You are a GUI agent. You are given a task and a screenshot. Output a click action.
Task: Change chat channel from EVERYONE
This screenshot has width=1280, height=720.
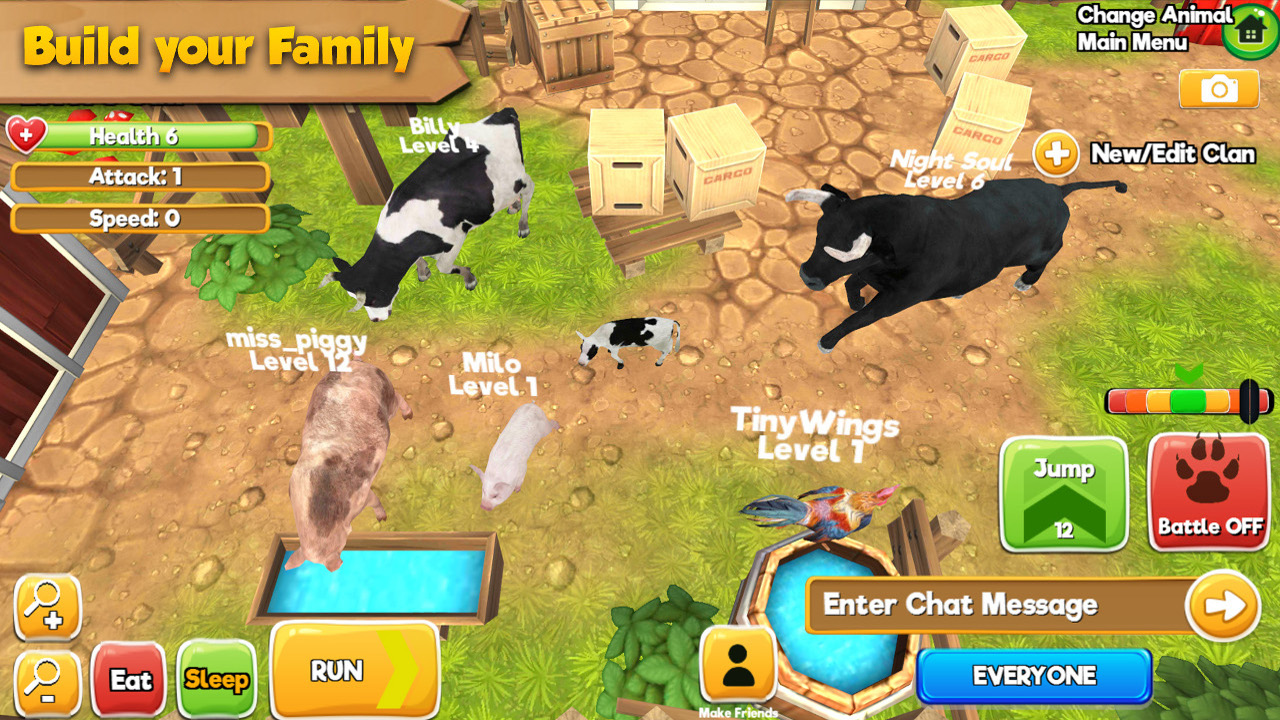[1033, 676]
